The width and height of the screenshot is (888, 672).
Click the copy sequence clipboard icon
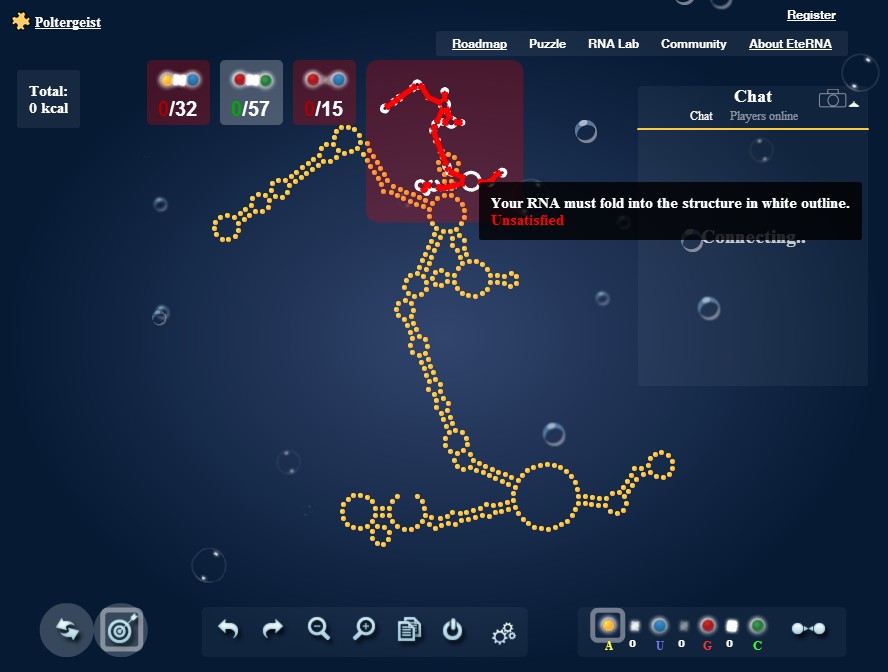[409, 630]
